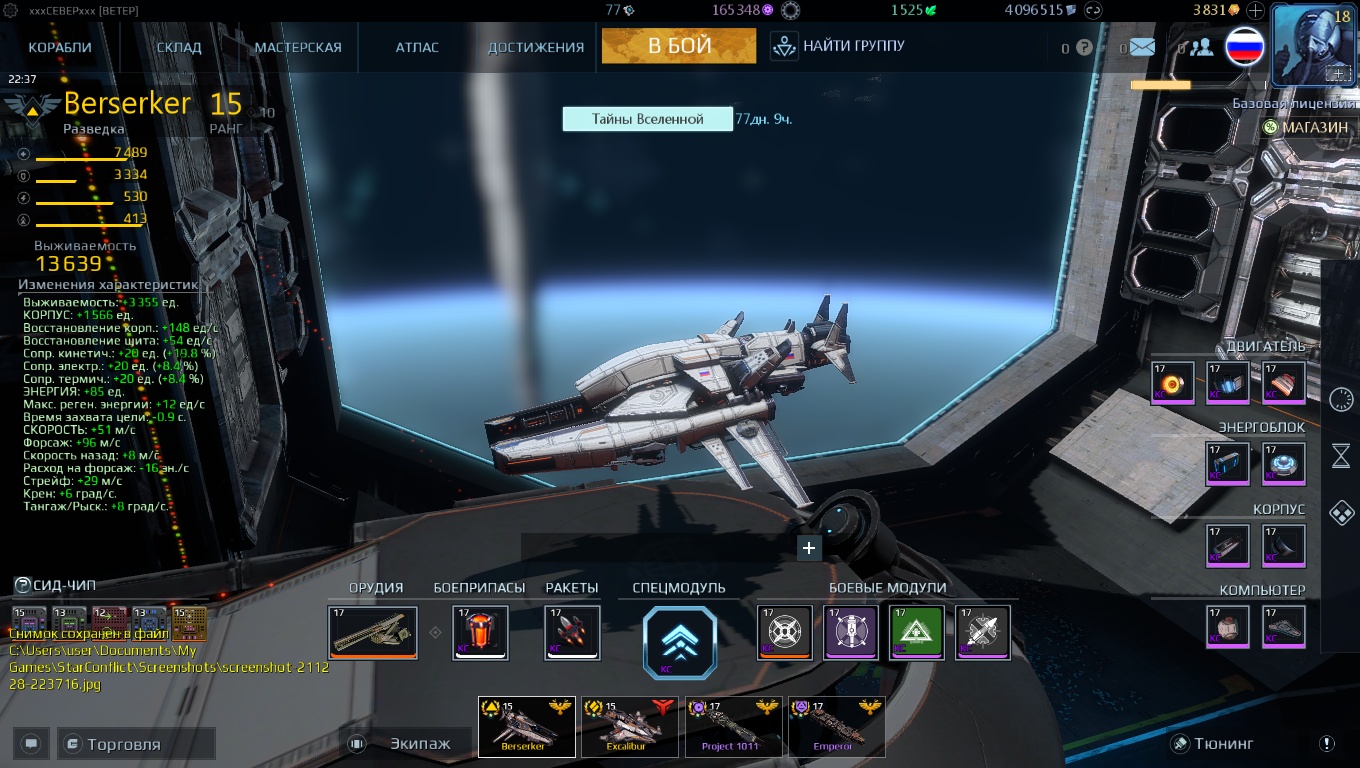Image resolution: width=1360 pixels, height=768 pixels.
Task: Select the red ammunition canister in БОЕПРИПАСЫ
Action: (480, 633)
